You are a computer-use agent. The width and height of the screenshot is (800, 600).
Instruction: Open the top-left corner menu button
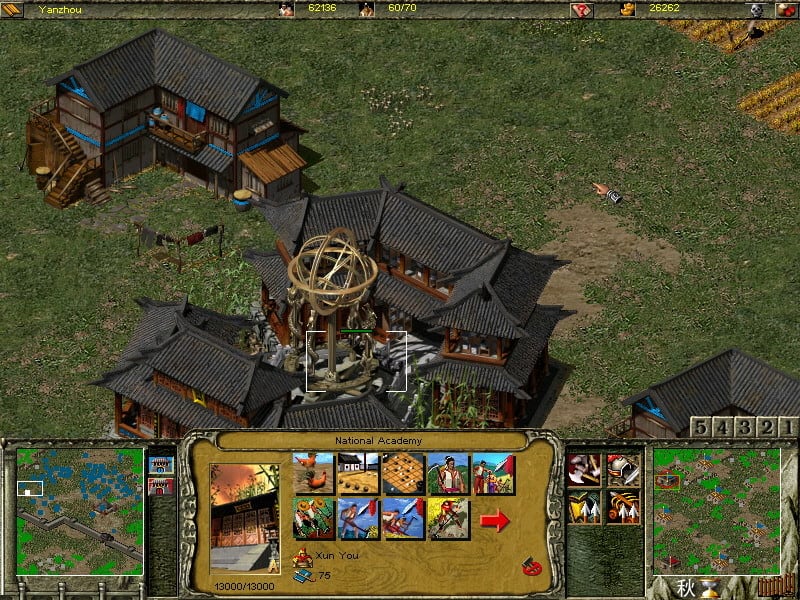pos(12,9)
